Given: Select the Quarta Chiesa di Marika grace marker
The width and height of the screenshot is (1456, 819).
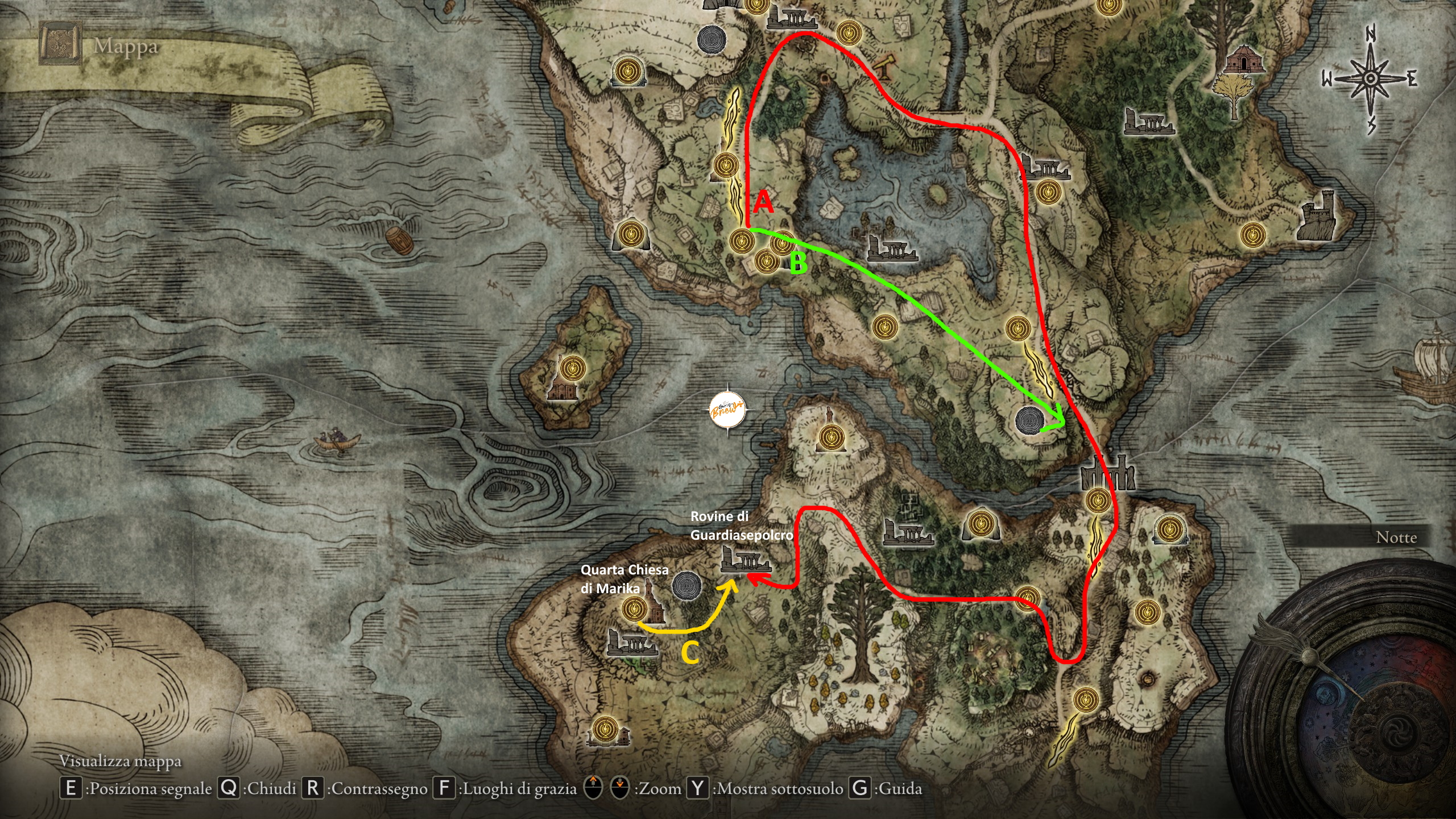Looking at the screenshot, I should point(632,609).
